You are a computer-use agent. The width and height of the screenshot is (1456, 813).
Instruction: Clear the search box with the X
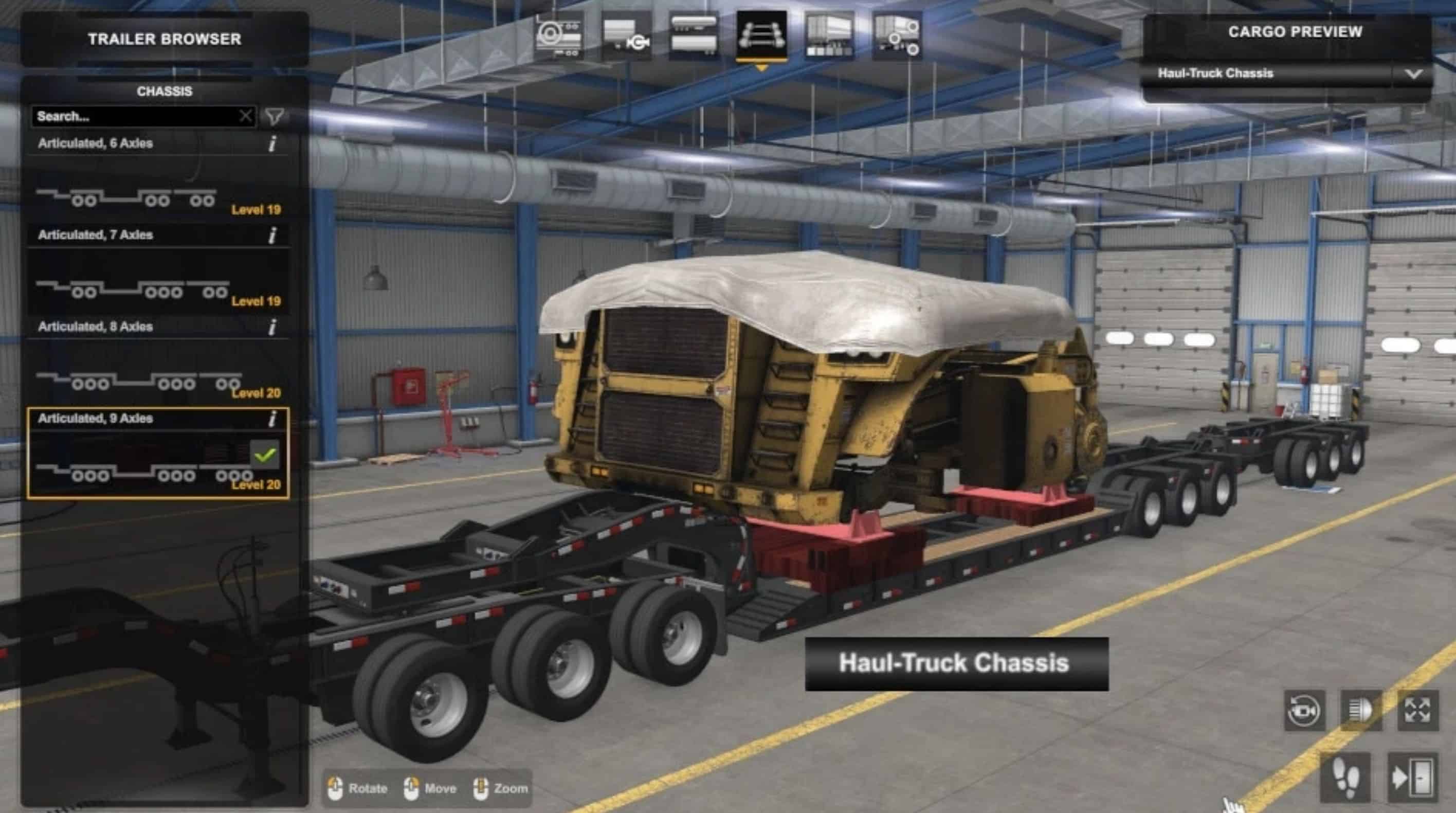[245, 116]
